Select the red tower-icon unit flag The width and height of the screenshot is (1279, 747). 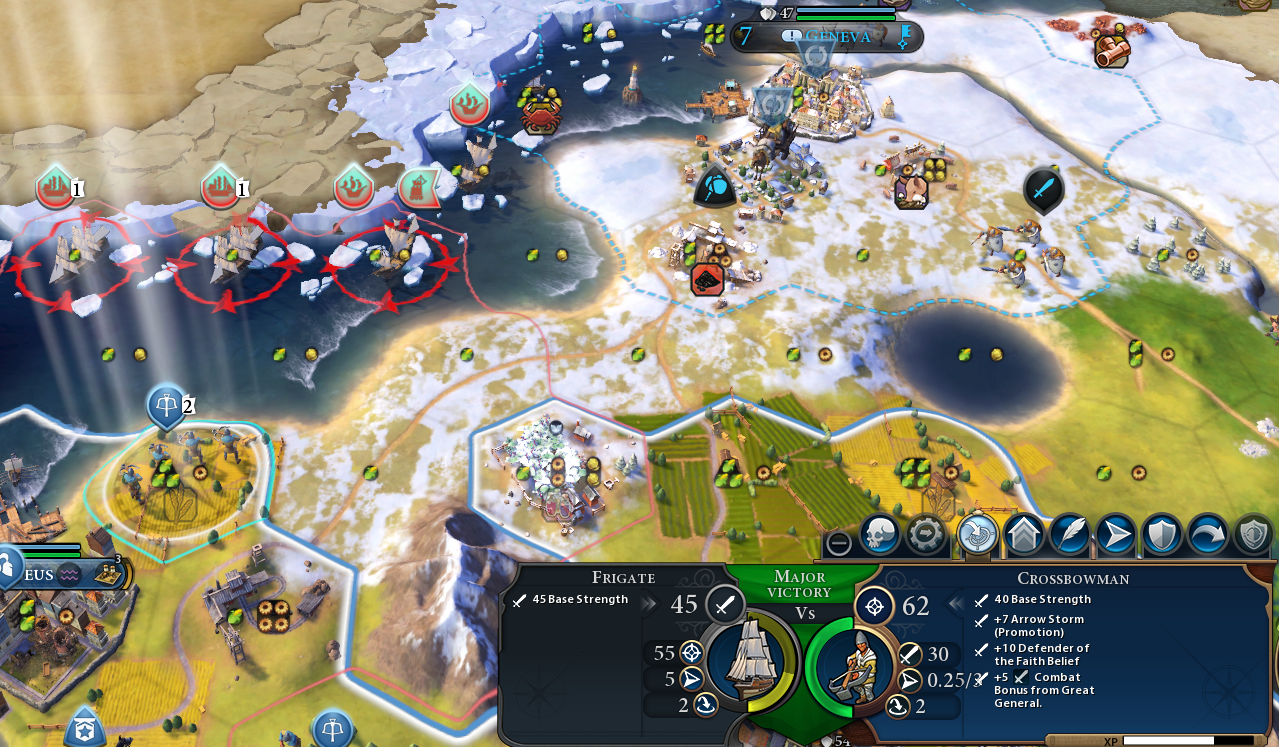(418, 187)
